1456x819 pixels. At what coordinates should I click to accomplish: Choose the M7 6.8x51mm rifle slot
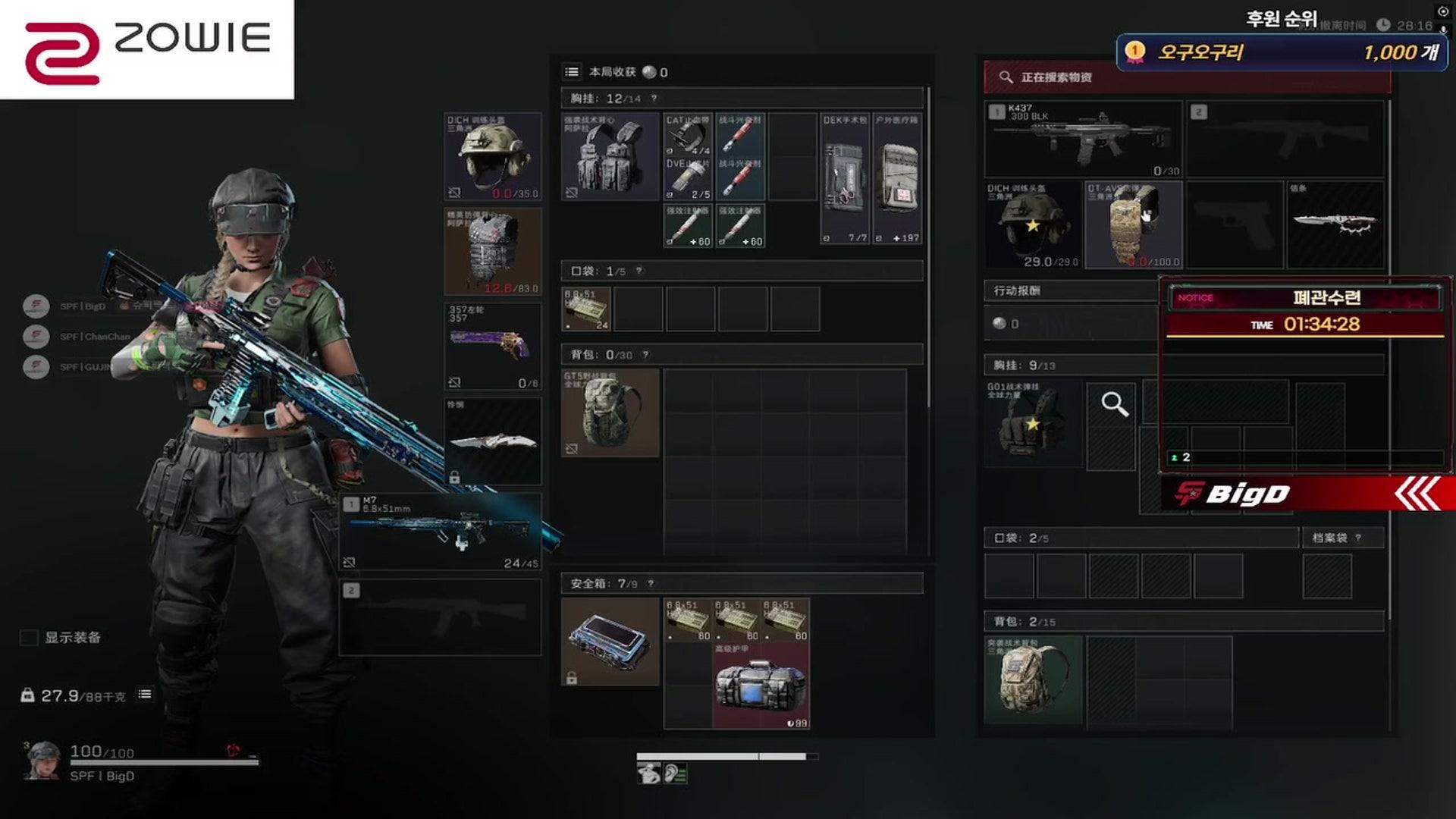tap(440, 532)
